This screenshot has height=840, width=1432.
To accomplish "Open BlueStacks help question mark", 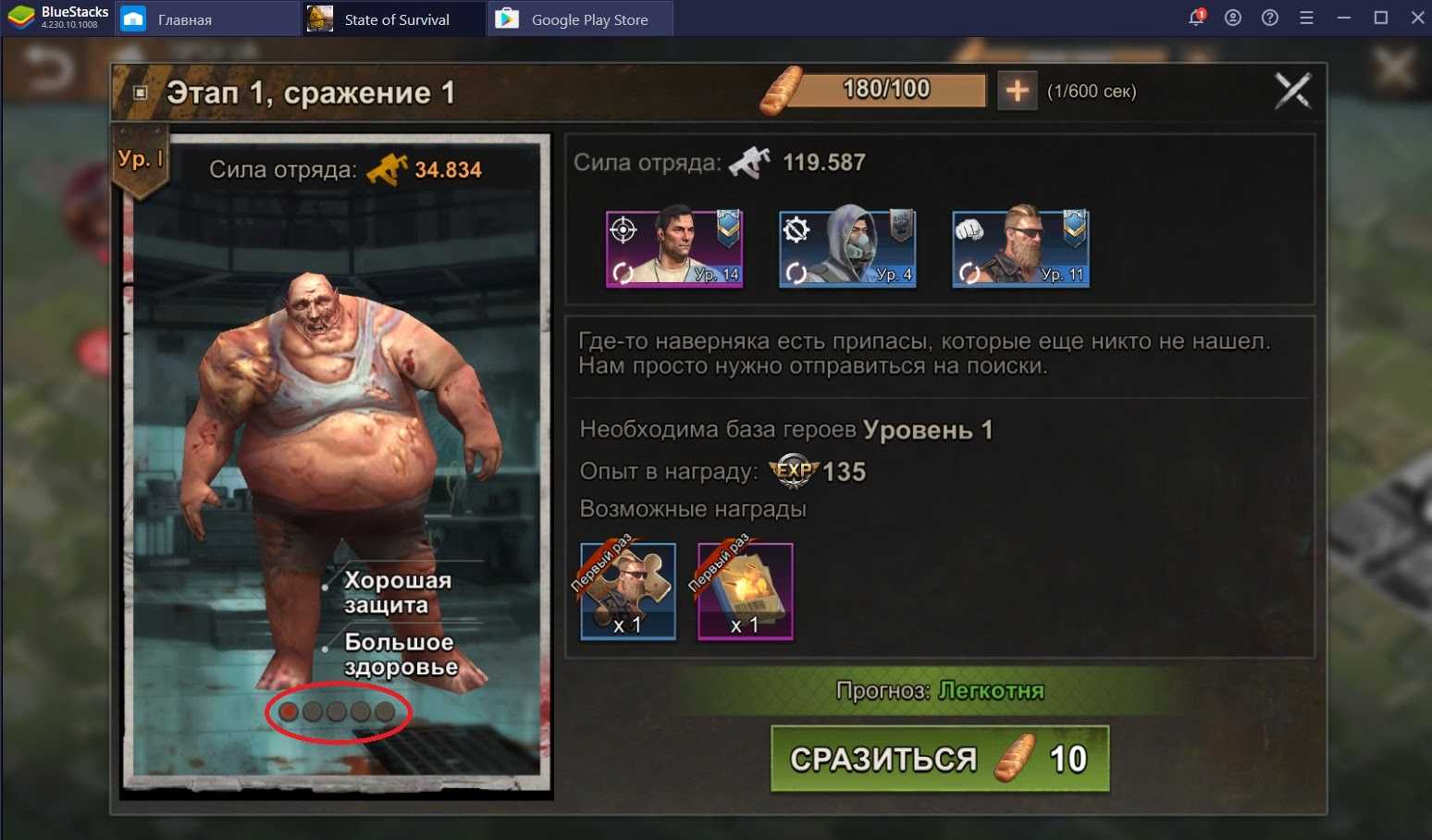I will click(1270, 18).
